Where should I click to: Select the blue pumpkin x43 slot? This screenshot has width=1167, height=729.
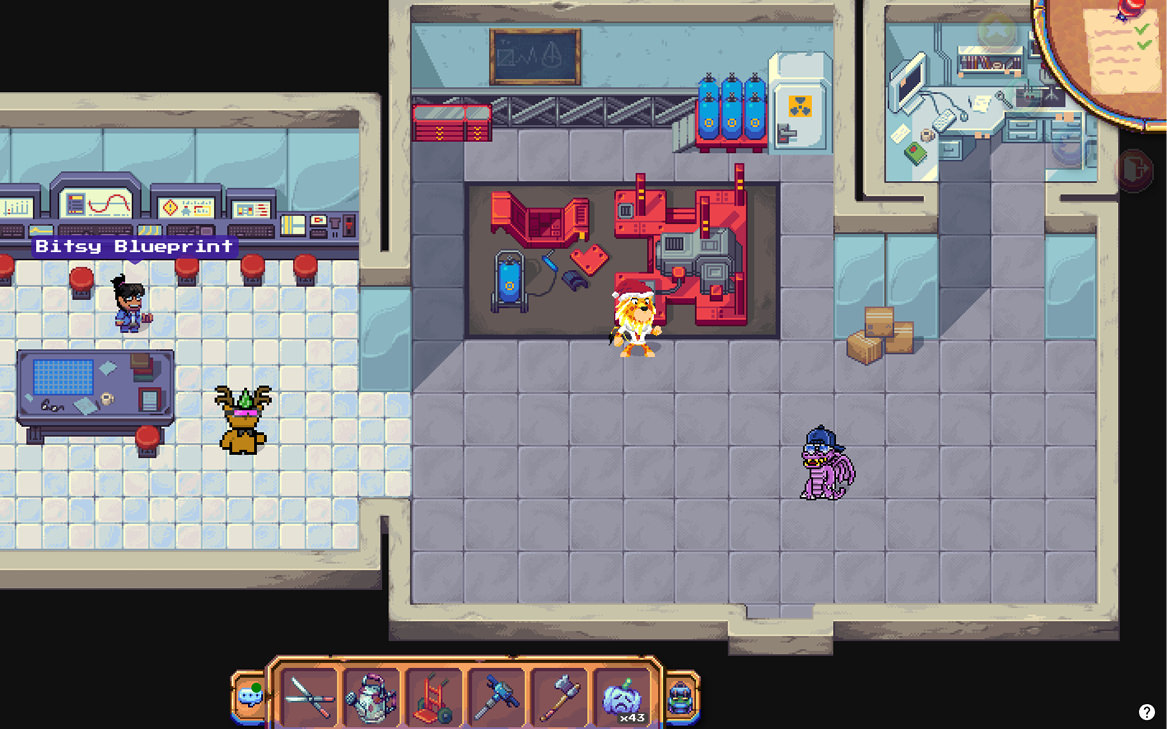point(621,696)
